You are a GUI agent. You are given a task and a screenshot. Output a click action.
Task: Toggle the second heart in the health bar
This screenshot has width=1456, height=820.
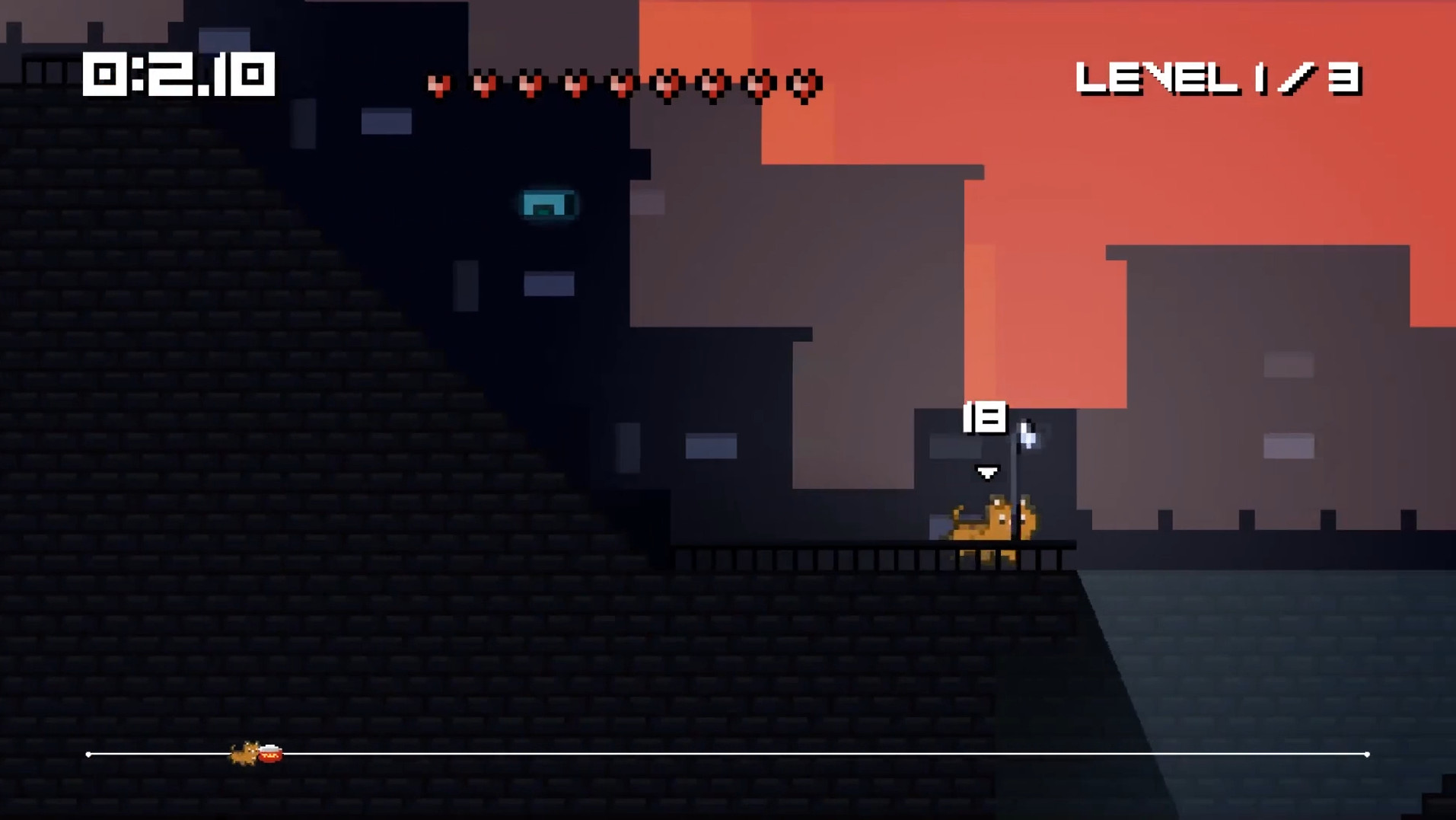485,84
